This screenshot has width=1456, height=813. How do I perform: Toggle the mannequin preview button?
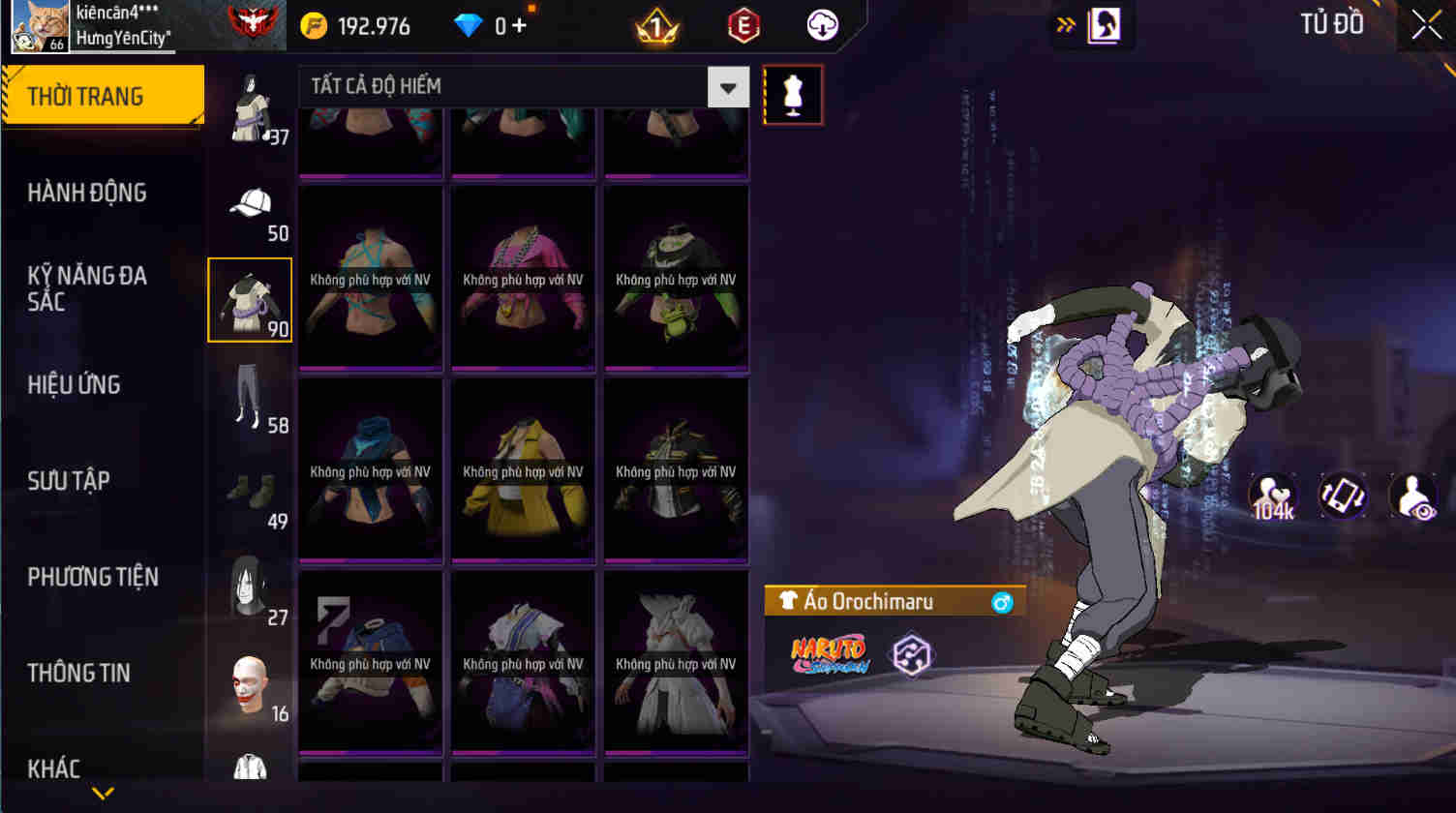pyautogui.click(x=792, y=93)
